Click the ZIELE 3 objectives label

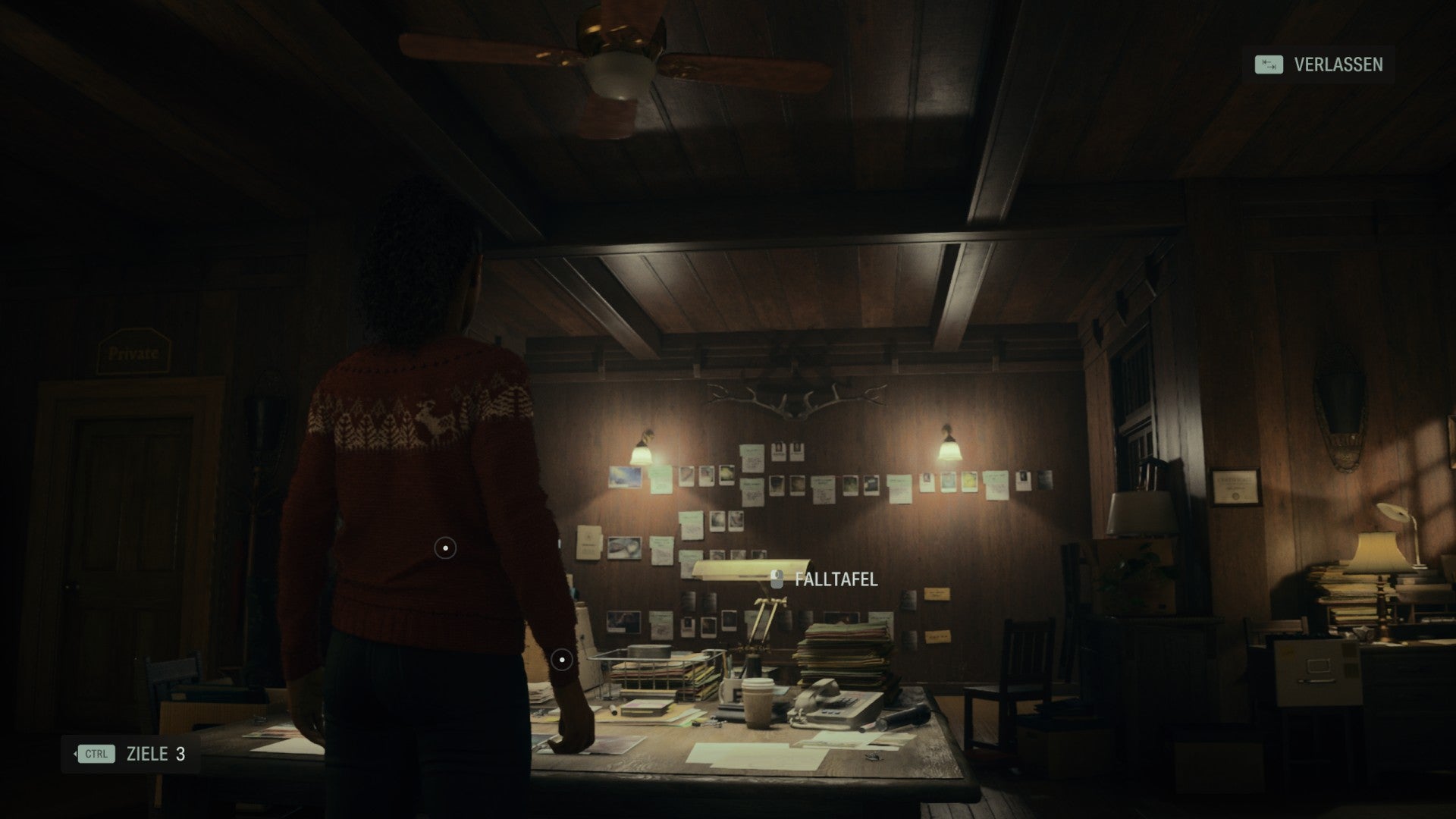pyautogui.click(x=155, y=755)
